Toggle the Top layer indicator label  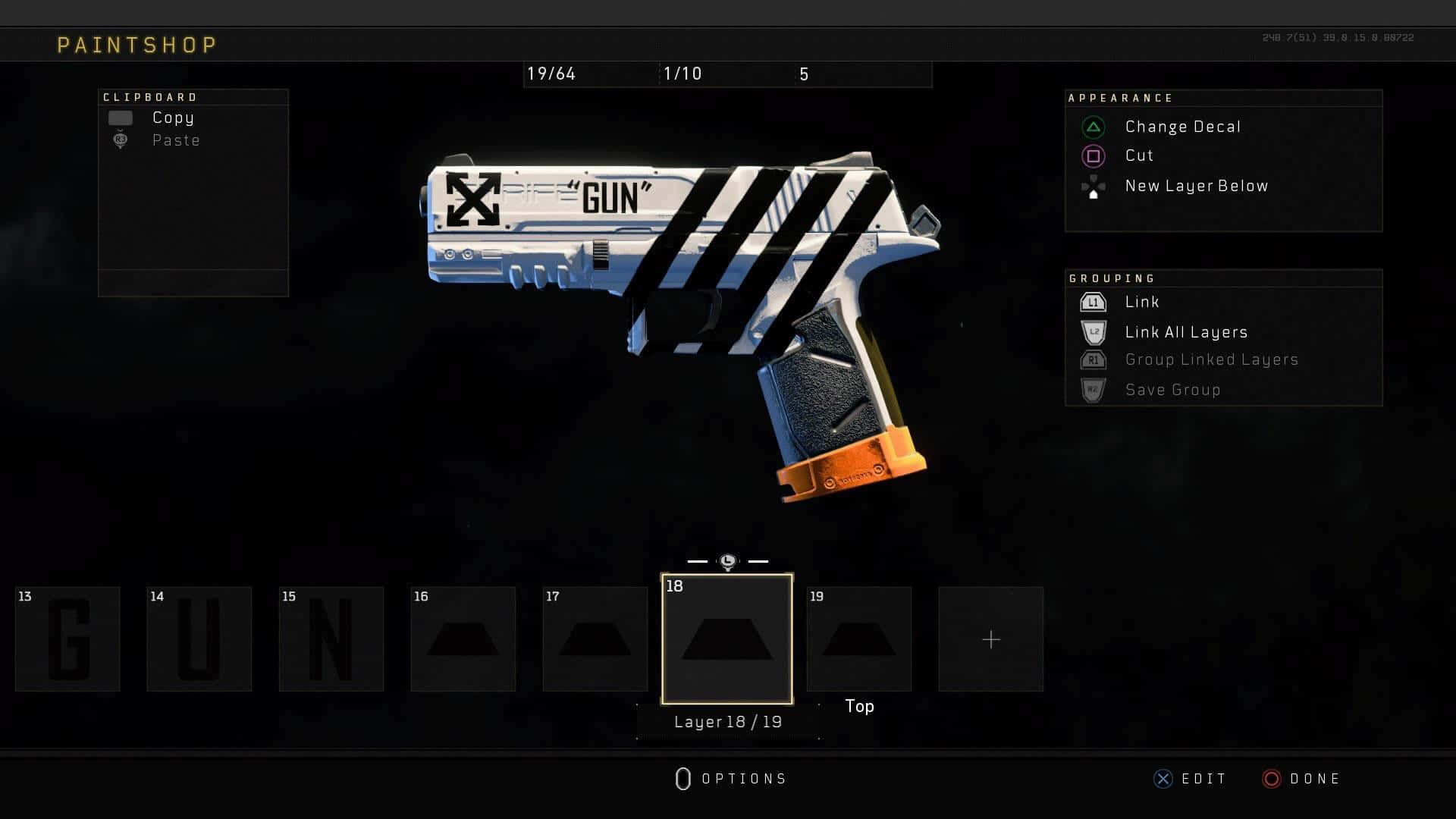859,706
